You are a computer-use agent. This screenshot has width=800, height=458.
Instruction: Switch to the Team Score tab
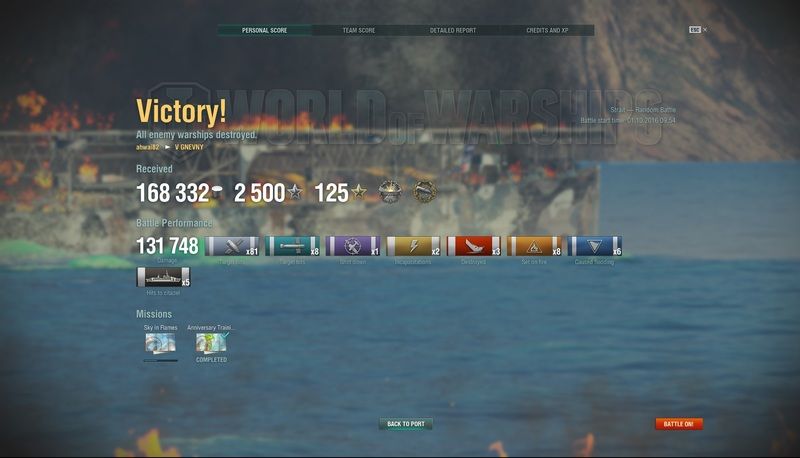point(359,30)
